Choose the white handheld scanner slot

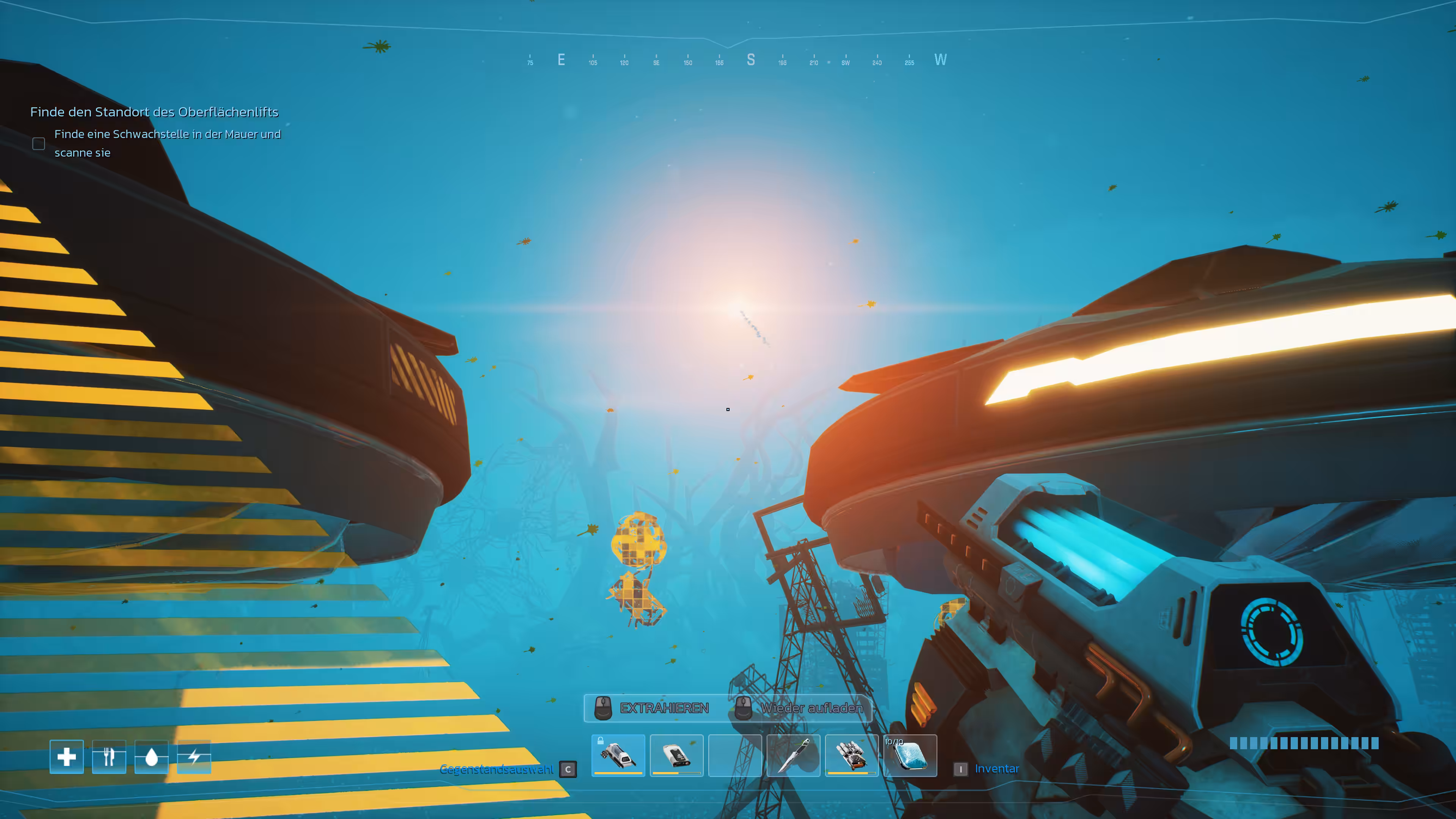[676, 755]
